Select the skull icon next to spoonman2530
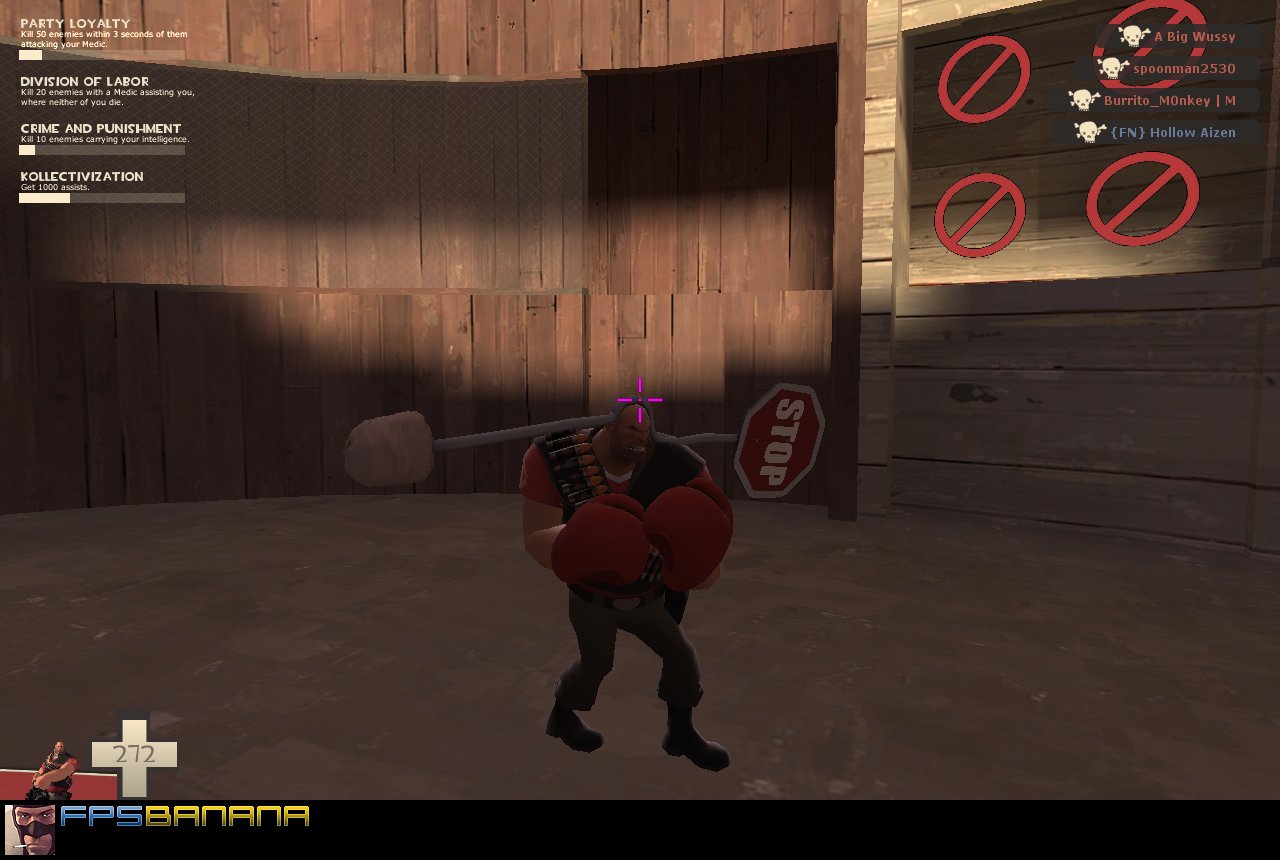The height and width of the screenshot is (860, 1280). click(1112, 68)
